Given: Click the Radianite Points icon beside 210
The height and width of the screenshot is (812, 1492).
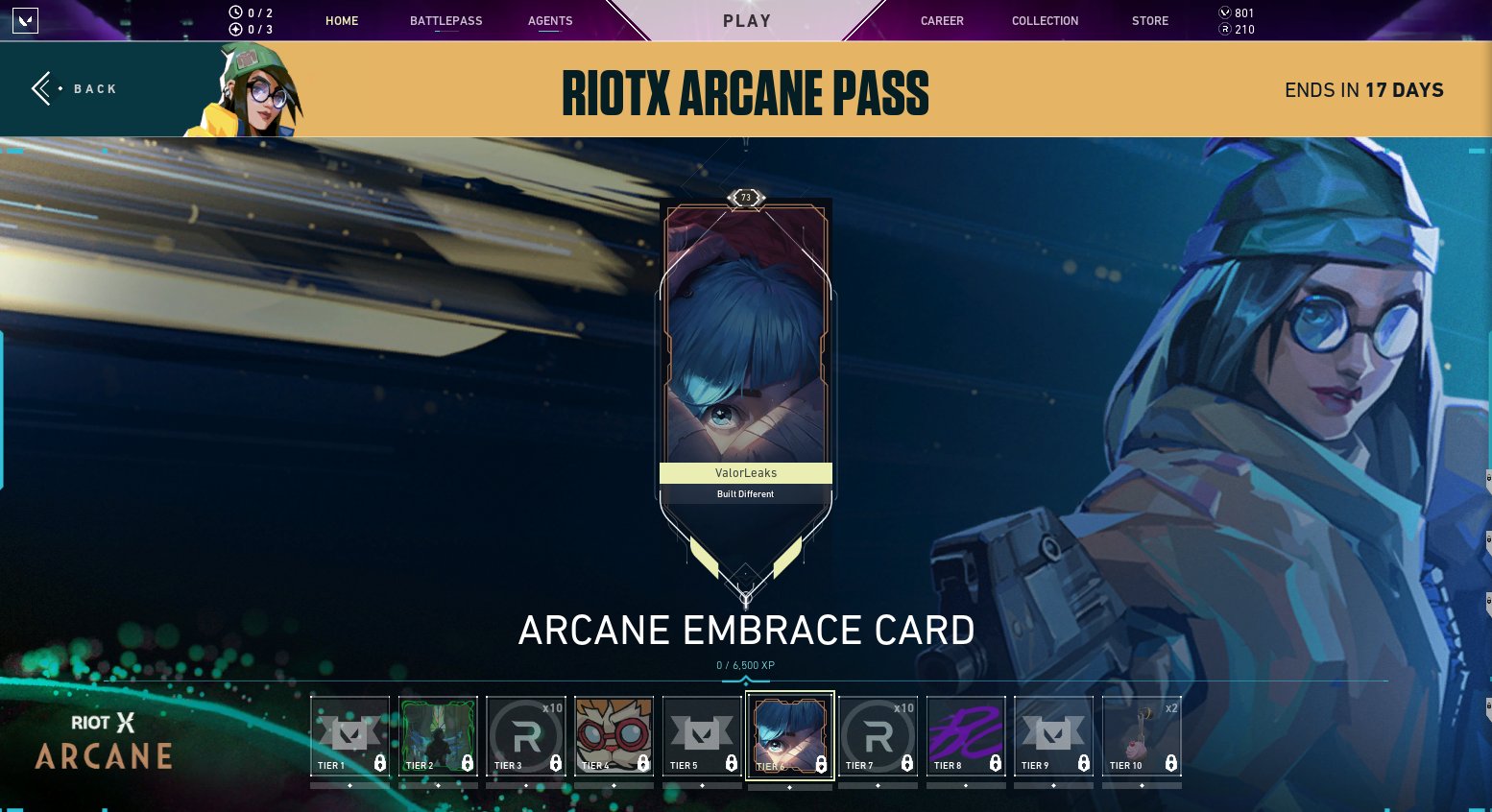Looking at the screenshot, I should [x=1225, y=29].
